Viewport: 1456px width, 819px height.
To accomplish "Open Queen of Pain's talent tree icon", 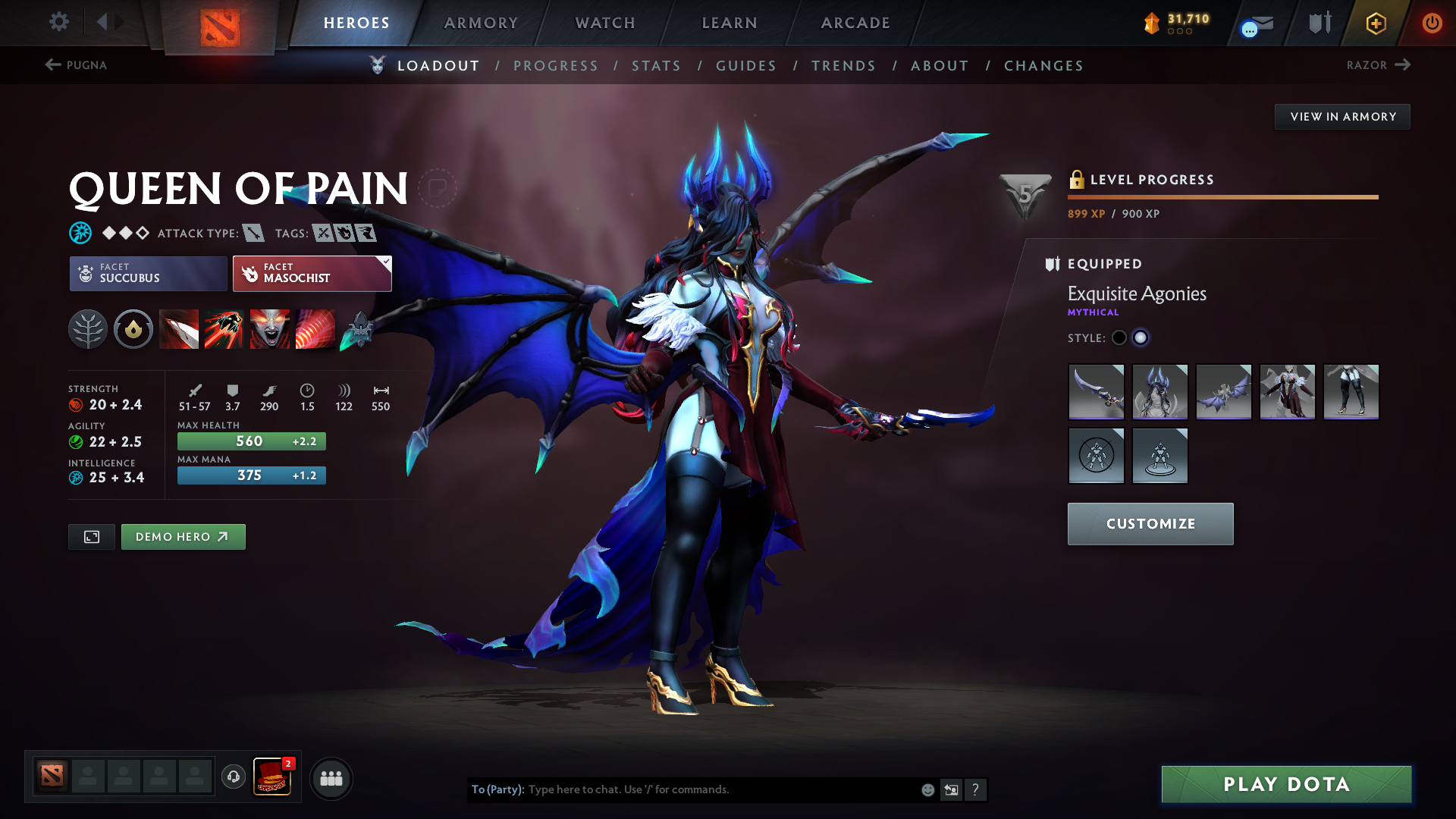I will [88, 329].
